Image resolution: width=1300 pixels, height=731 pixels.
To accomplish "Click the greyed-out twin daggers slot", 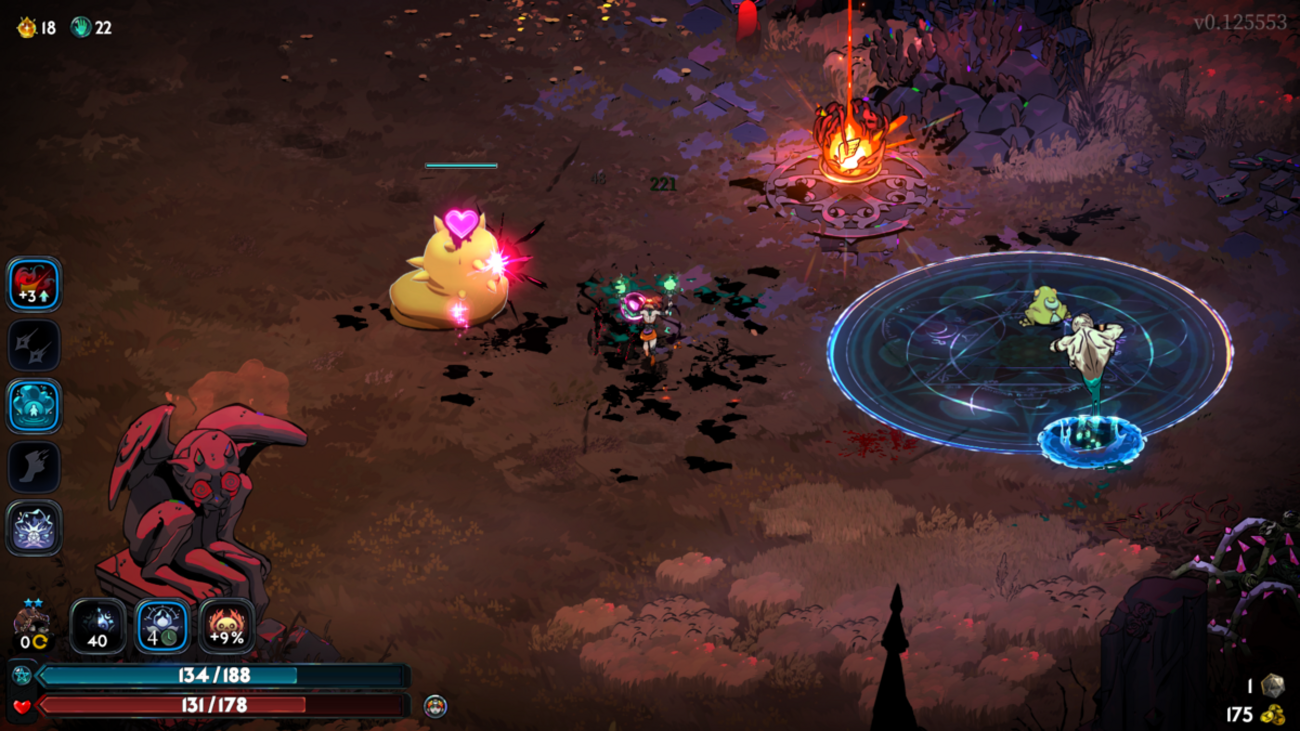I will [35, 346].
